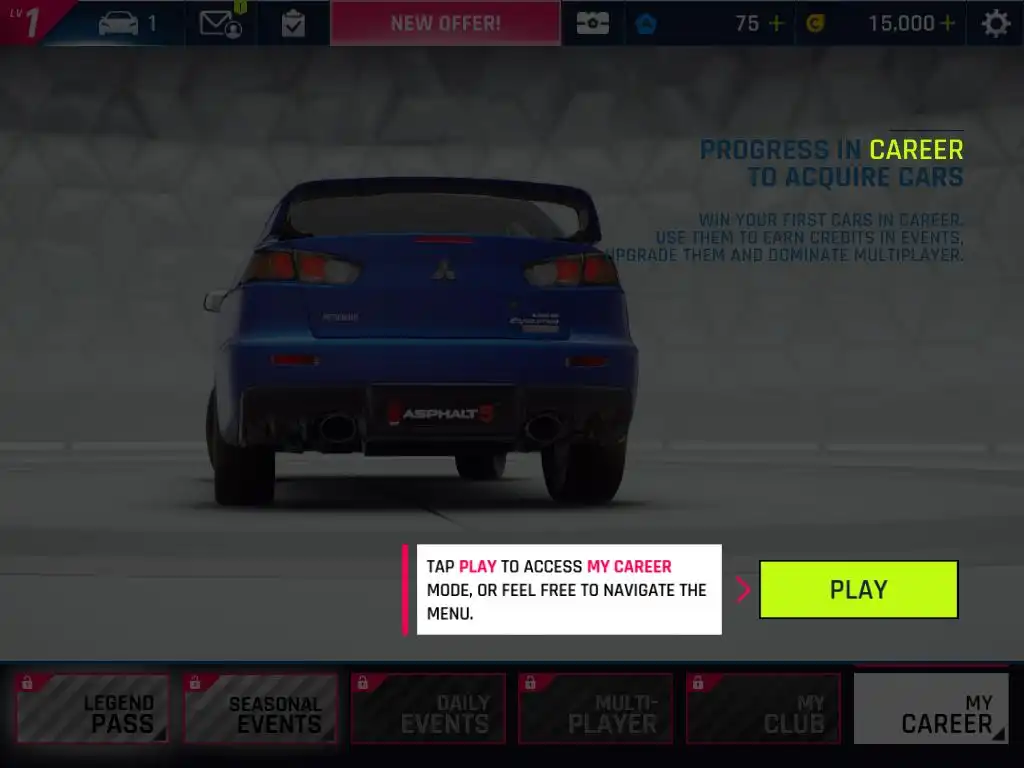Click the NEW OFFER! banner
The width and height of the screenshot is (1024, 768).
point(445,23)
